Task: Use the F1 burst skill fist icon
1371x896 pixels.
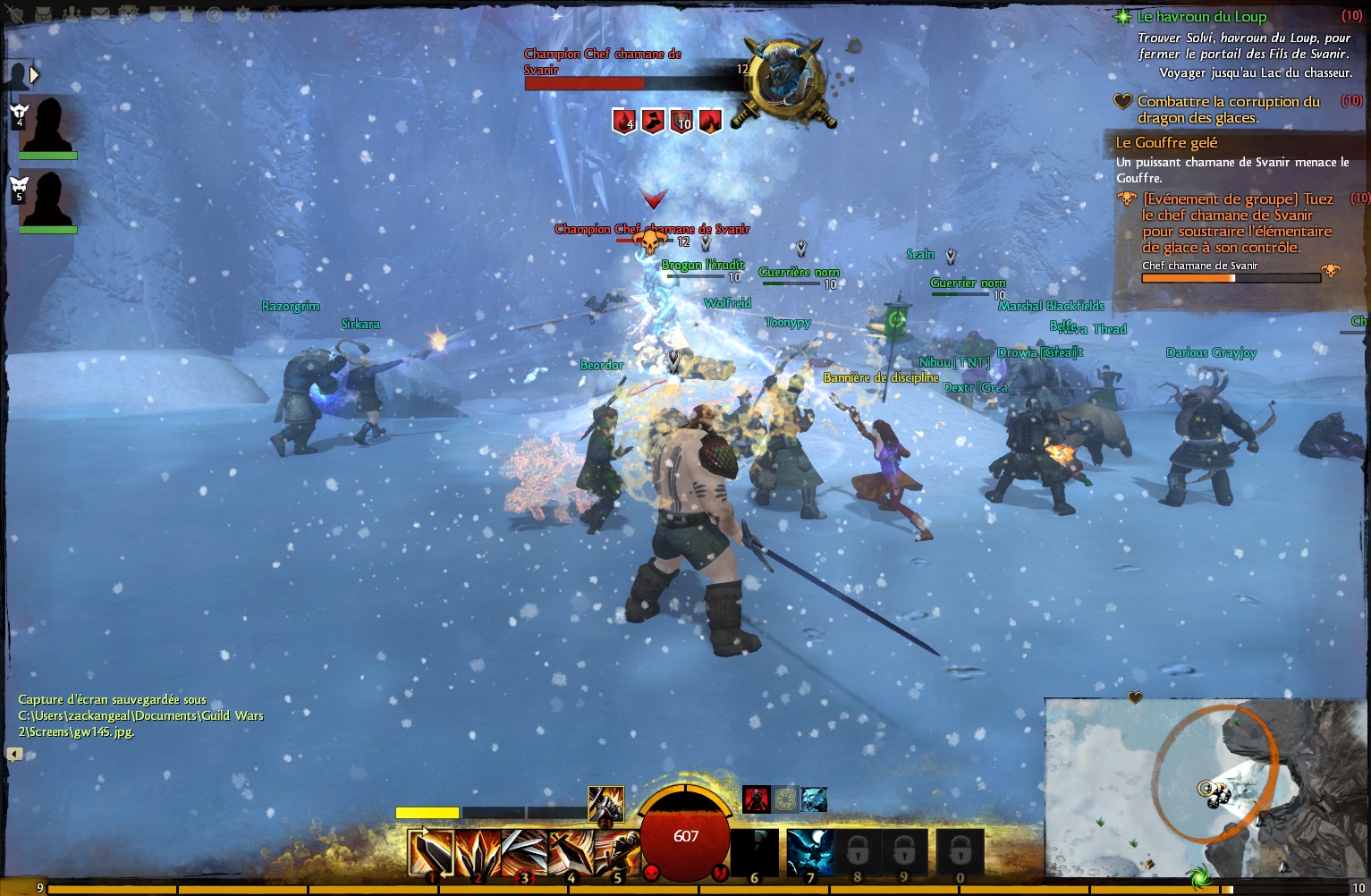Action: (x=605, y=803)
